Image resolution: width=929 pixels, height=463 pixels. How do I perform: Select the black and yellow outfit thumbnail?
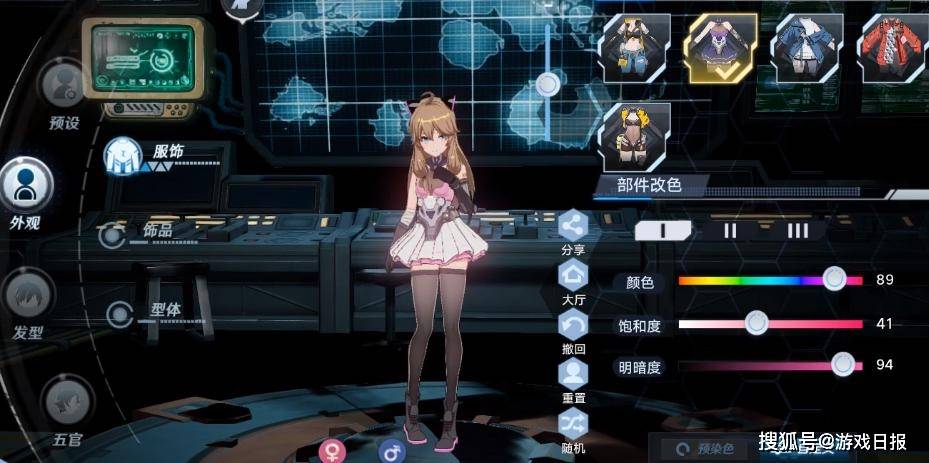(x=635, y=136)
